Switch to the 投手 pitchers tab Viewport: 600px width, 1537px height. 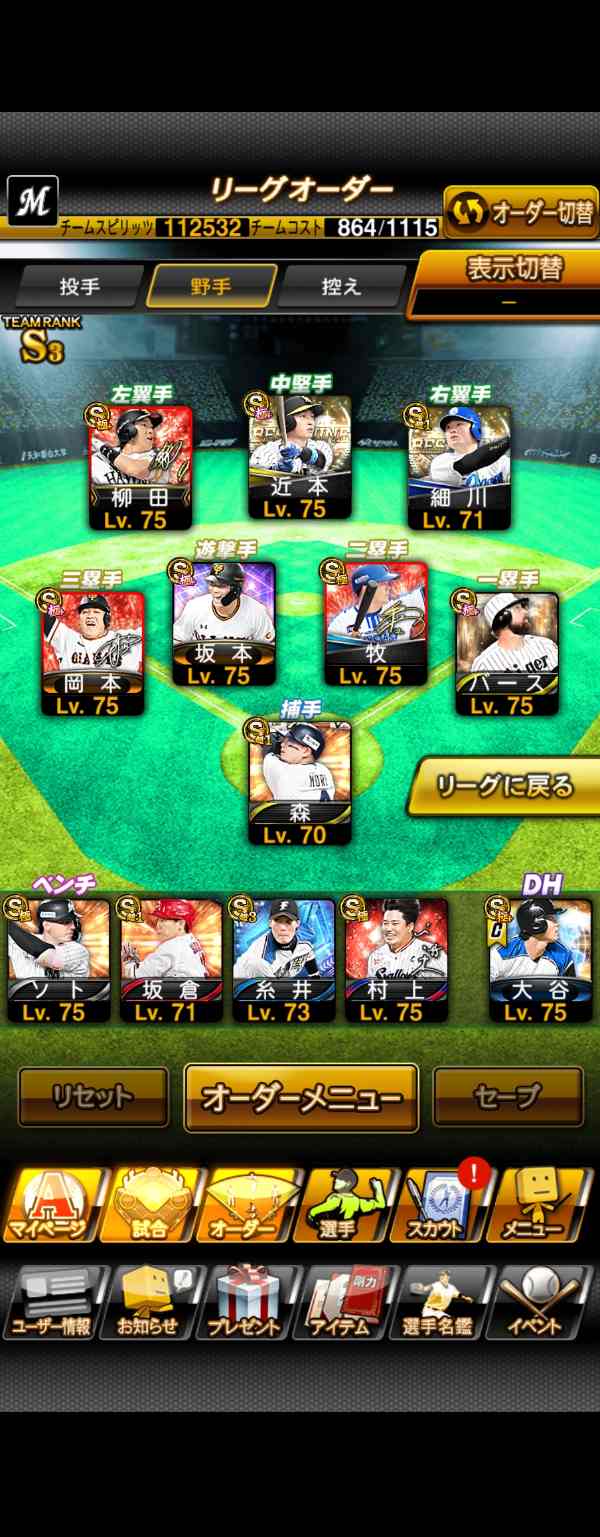point(79,287)
